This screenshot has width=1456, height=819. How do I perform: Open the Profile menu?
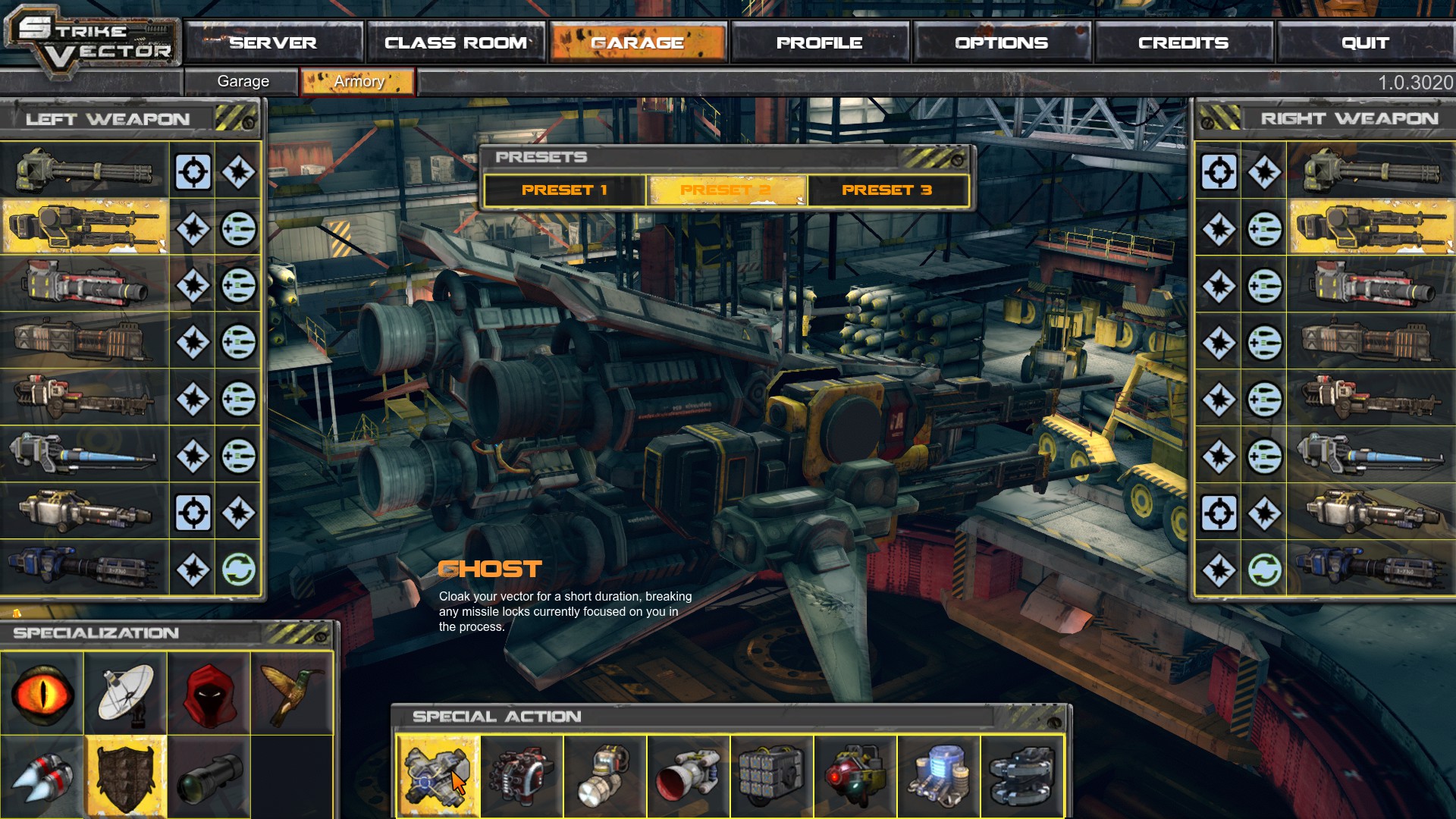pyautogui.click(x=819, y=42)
